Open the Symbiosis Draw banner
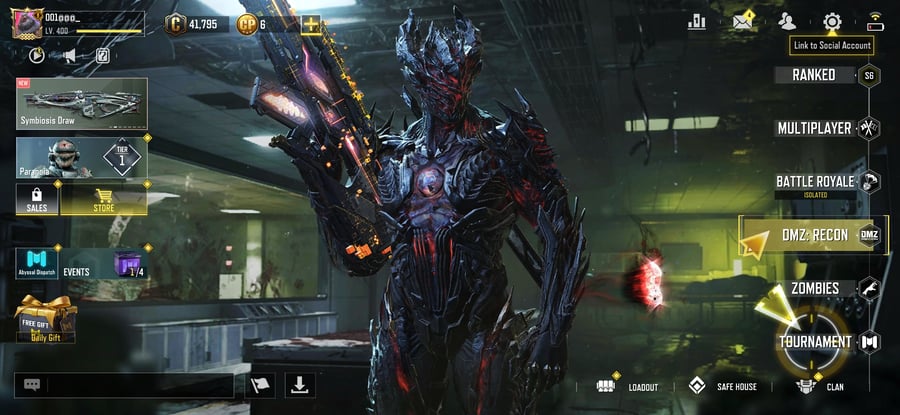The width and height of the screenshot is (900, 415). coord(82,104)
